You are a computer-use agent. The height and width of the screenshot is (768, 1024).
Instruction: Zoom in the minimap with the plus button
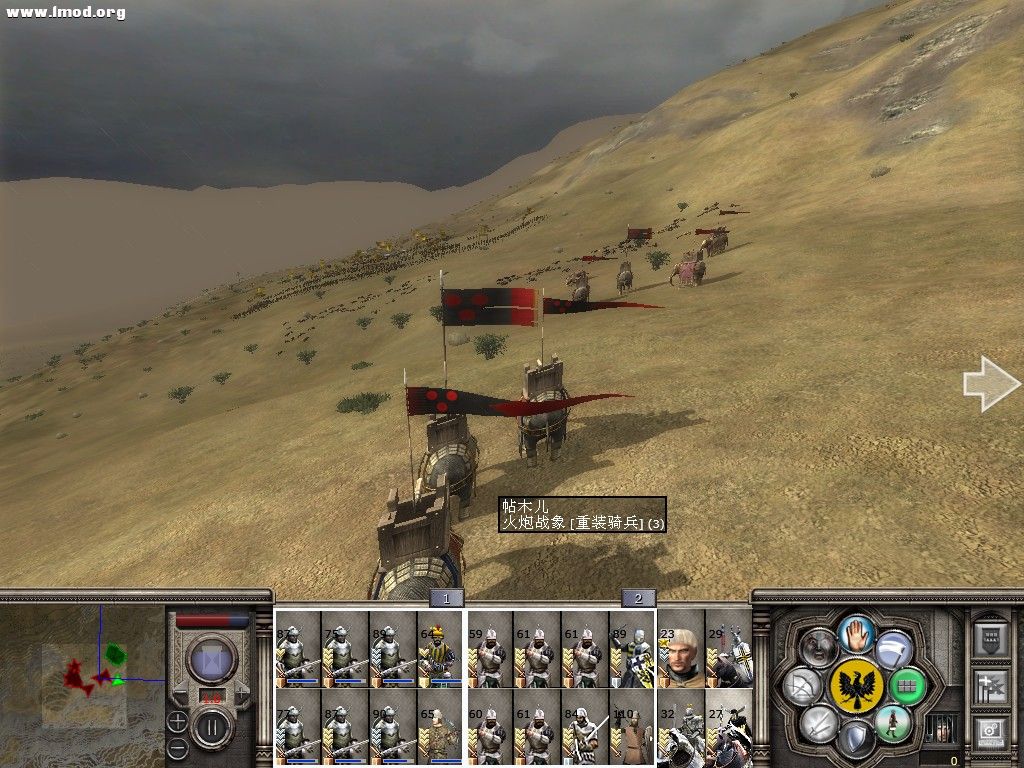pyautogui.click(x=177, y=719)
